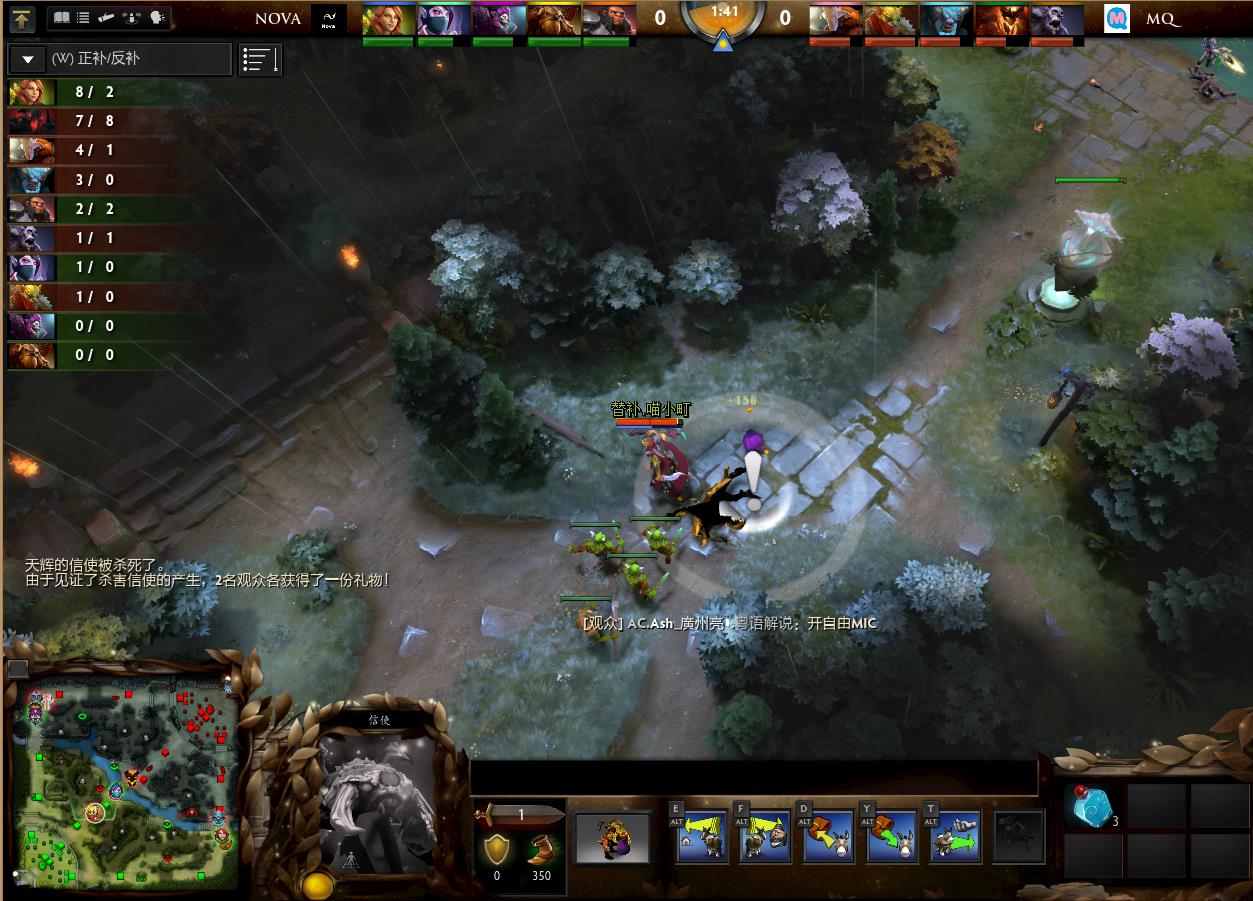Screen dimensions: 1253x901
Task: Activate courier Go to Secret Shop ability
Action: coord(766,838)
